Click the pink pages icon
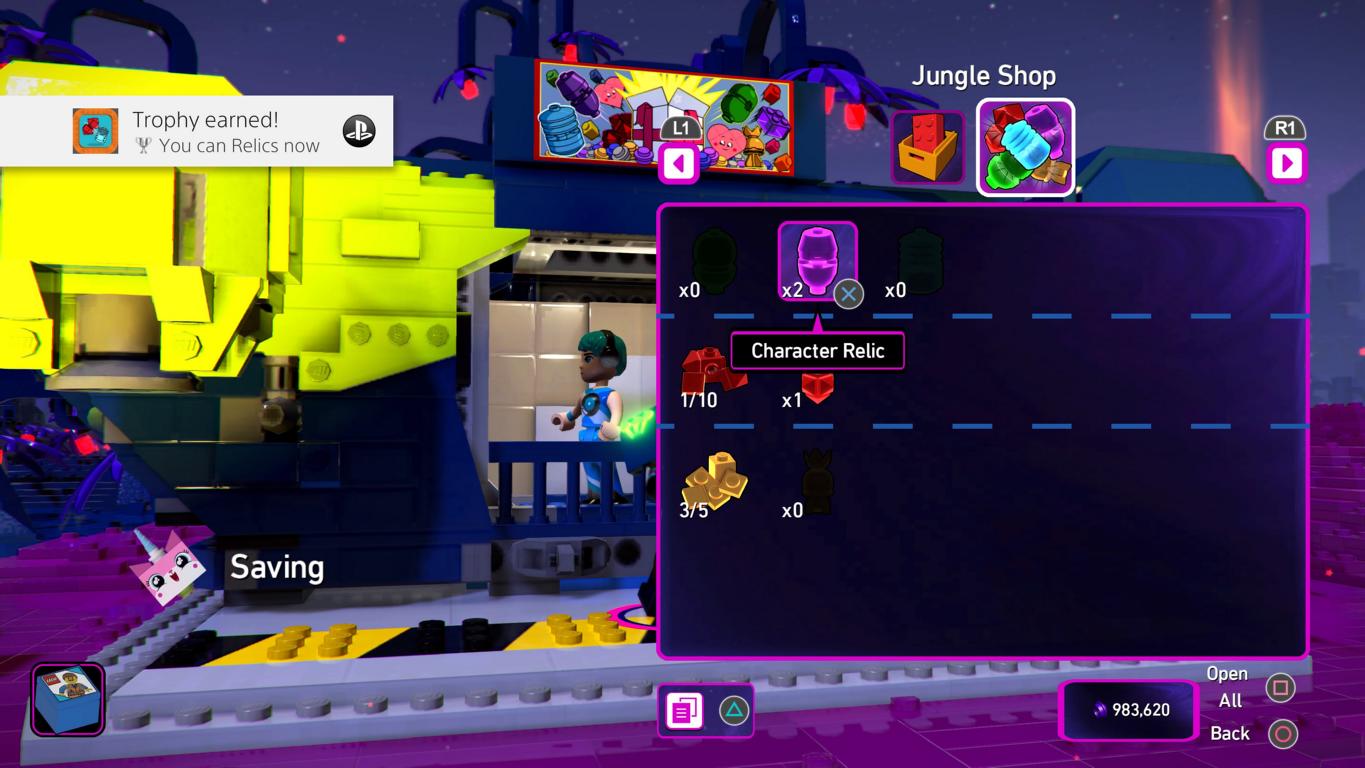 [685, 711]
